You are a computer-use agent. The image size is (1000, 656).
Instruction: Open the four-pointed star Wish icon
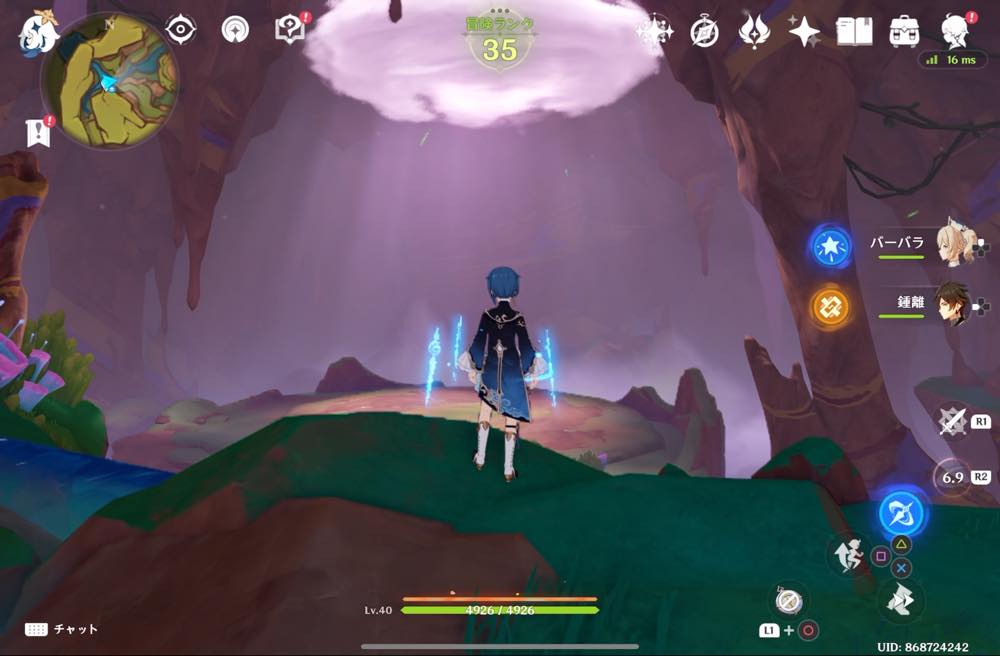point(804,32)
